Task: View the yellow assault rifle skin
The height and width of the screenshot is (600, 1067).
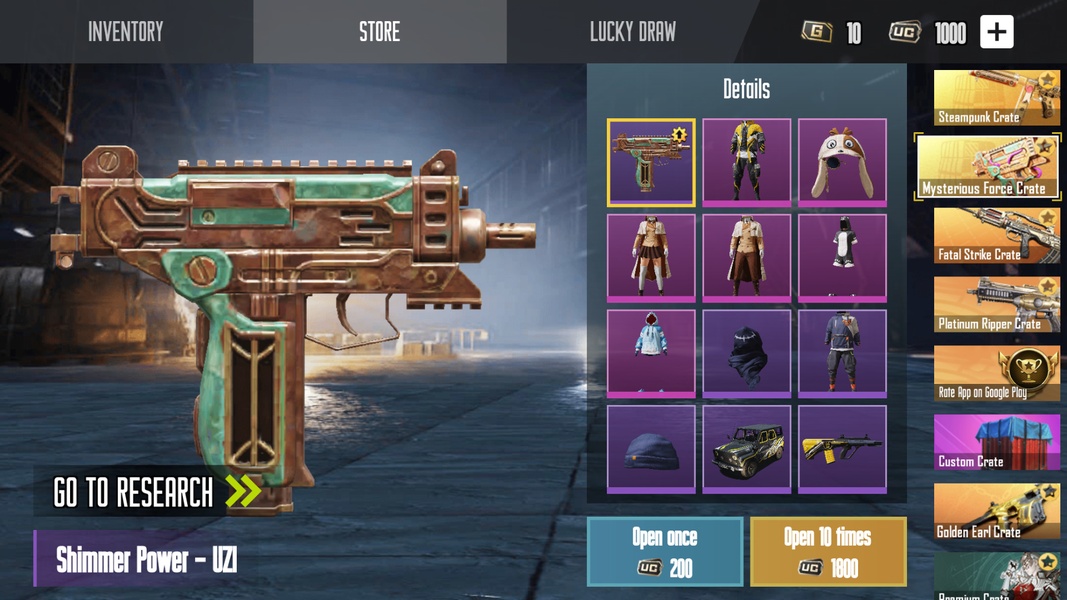Action: coord(842,448)
